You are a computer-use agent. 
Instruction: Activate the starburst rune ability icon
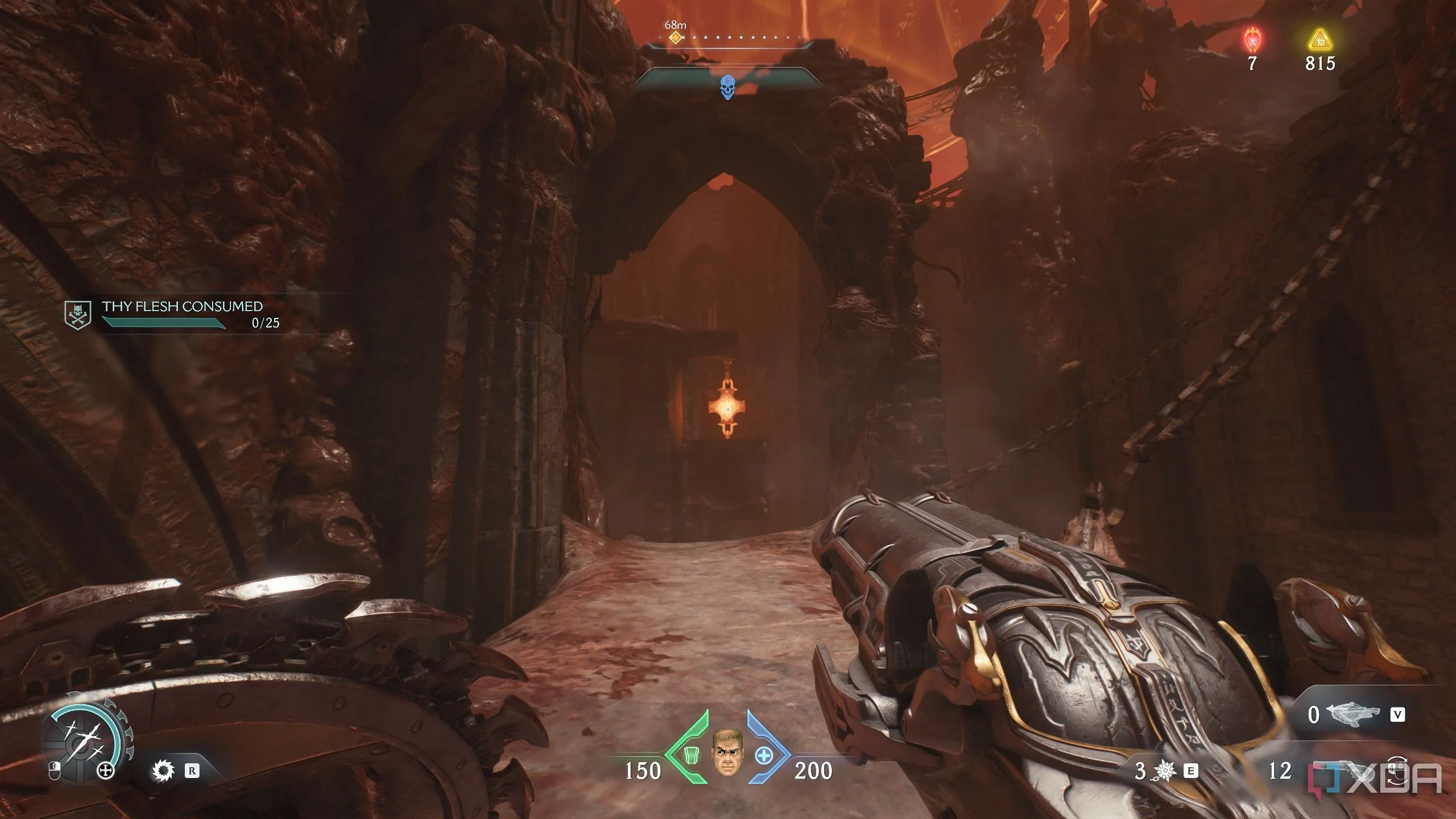[x=1165, y=771]
